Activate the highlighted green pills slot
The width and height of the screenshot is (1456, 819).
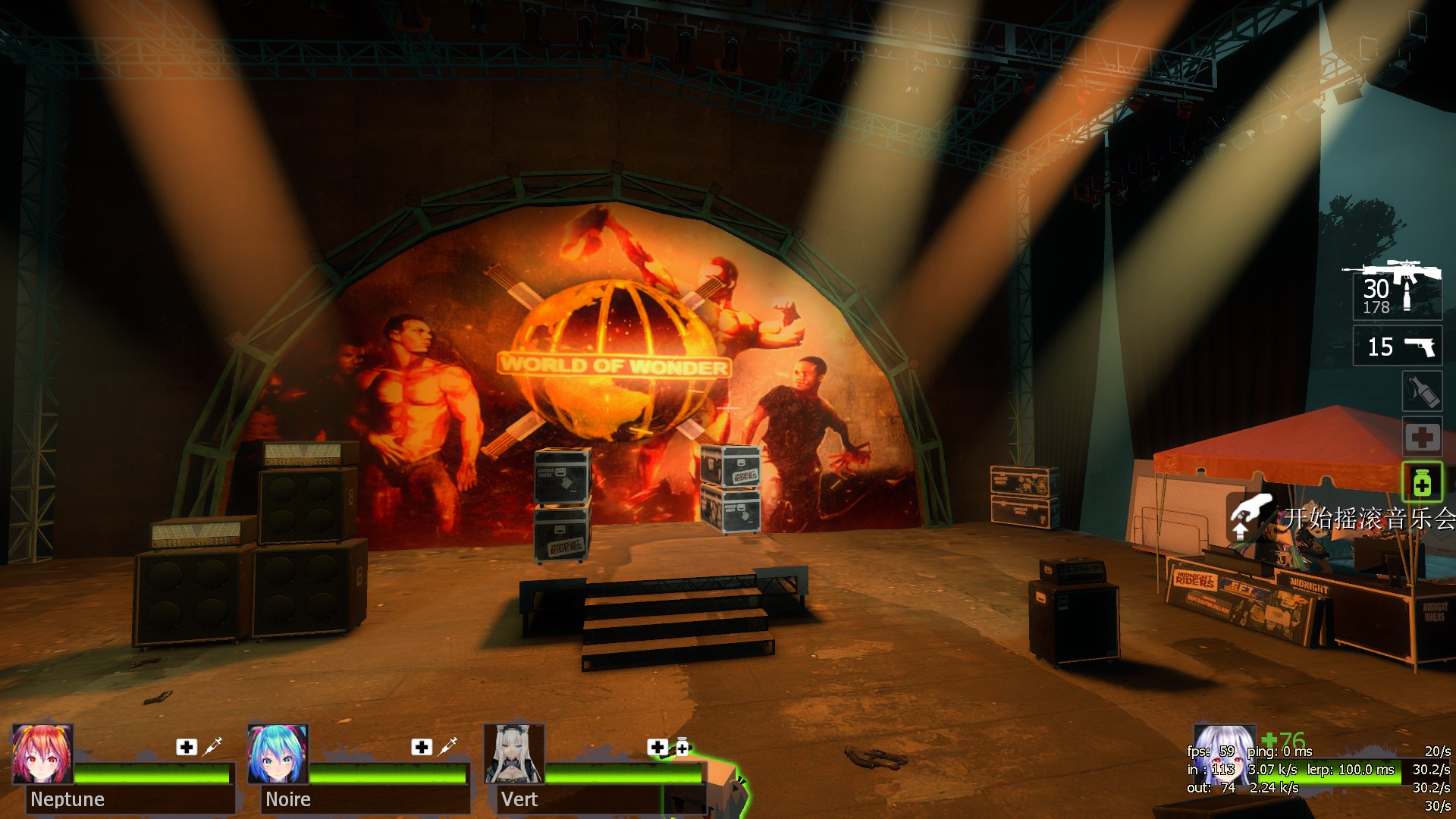[1422, 482]
